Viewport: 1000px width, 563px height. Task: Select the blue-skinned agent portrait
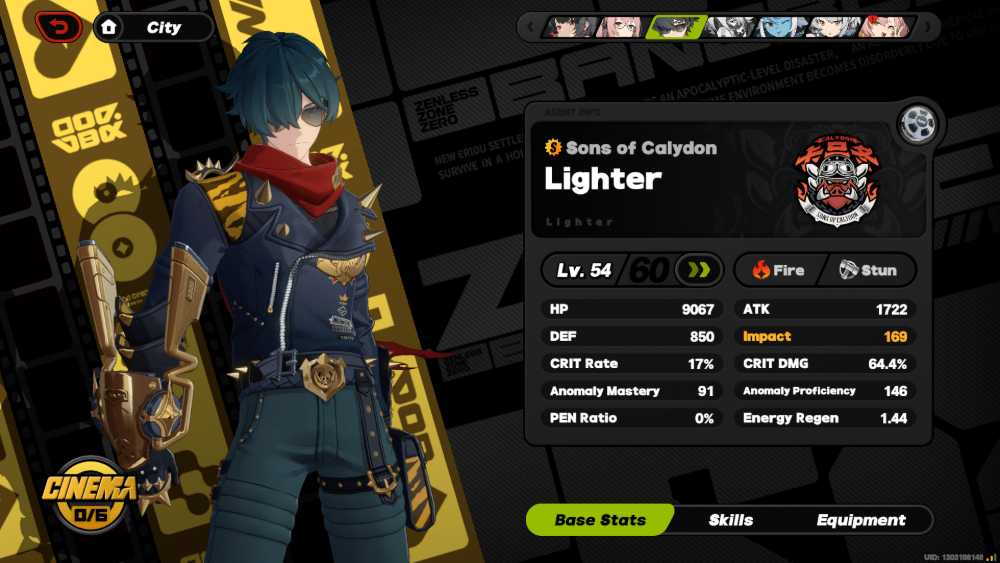(780, 27)
